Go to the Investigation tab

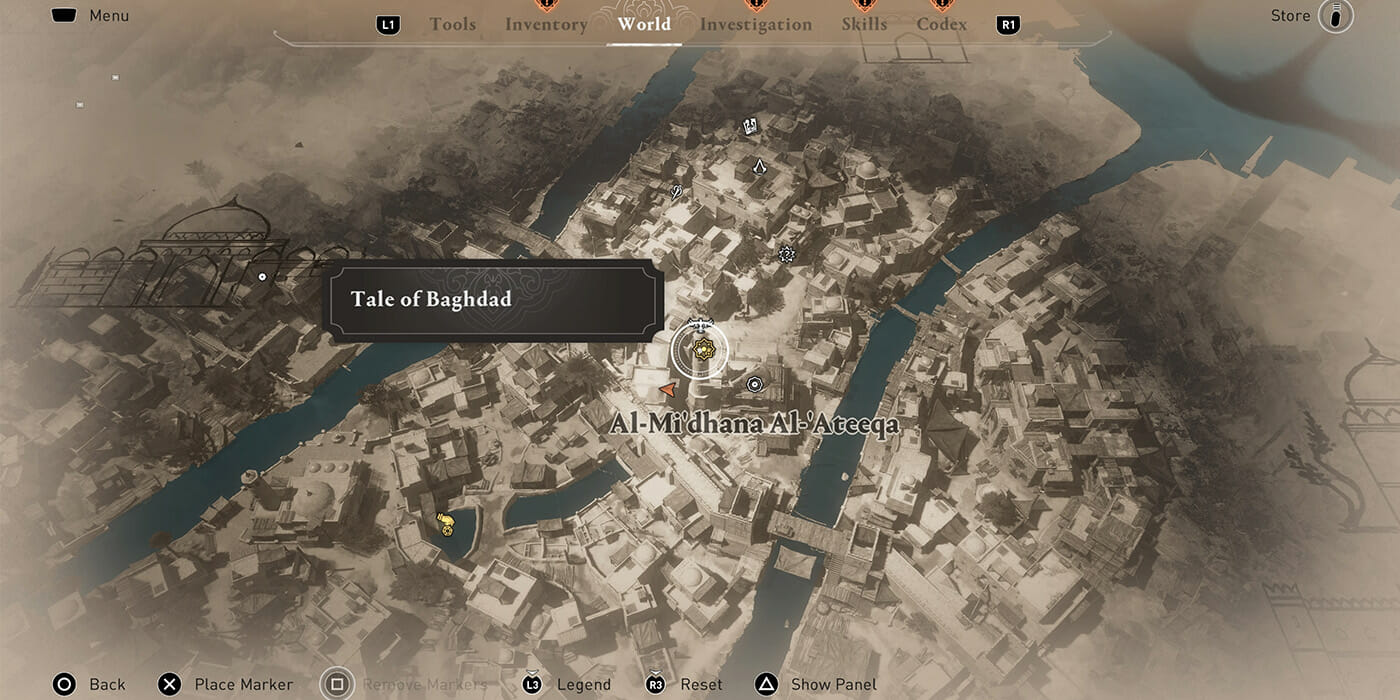coord(756,24)
